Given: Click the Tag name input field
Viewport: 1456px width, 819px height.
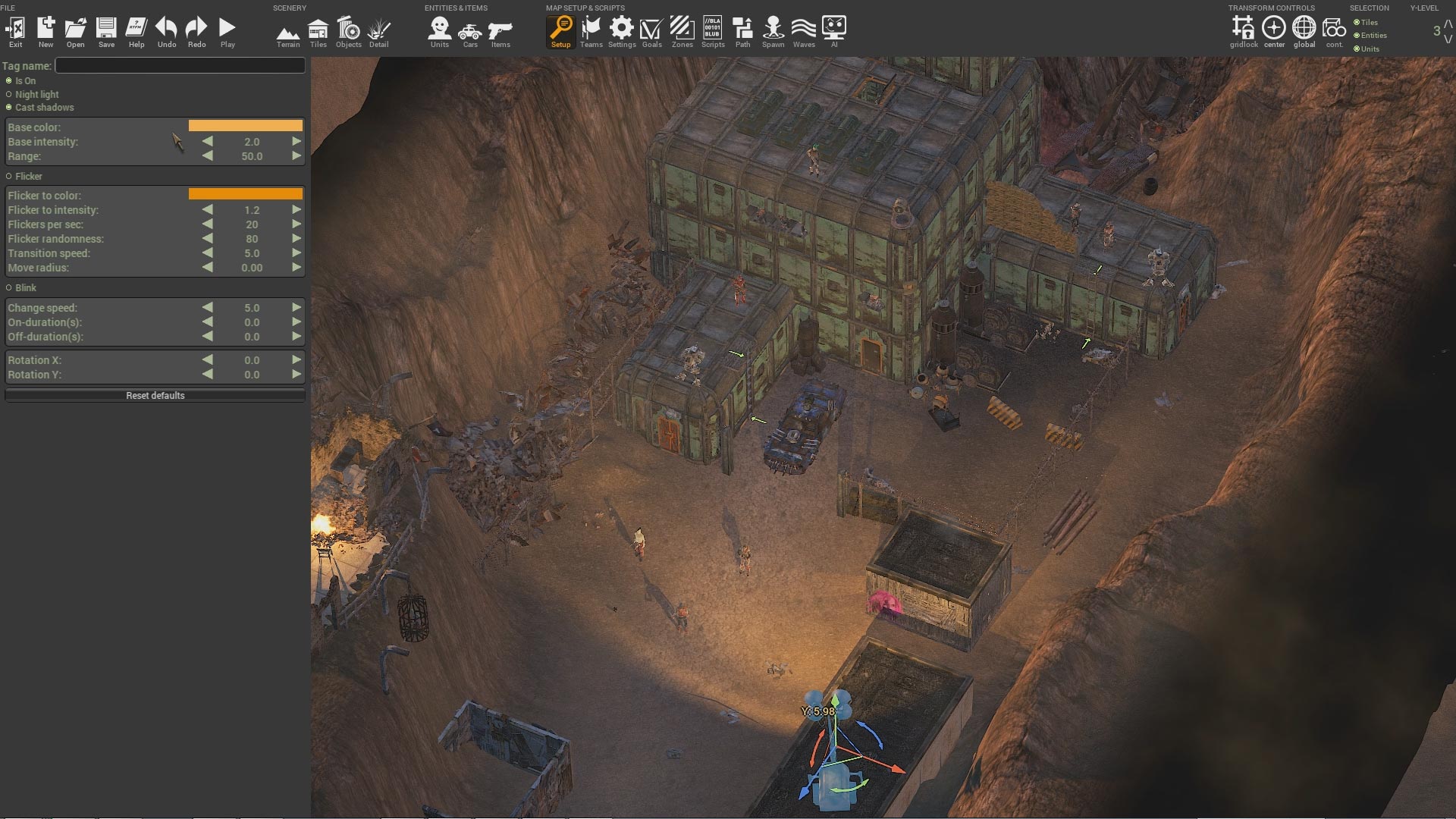Looking at the screenshot, I should pyautogui.click(x=180, y=65).
